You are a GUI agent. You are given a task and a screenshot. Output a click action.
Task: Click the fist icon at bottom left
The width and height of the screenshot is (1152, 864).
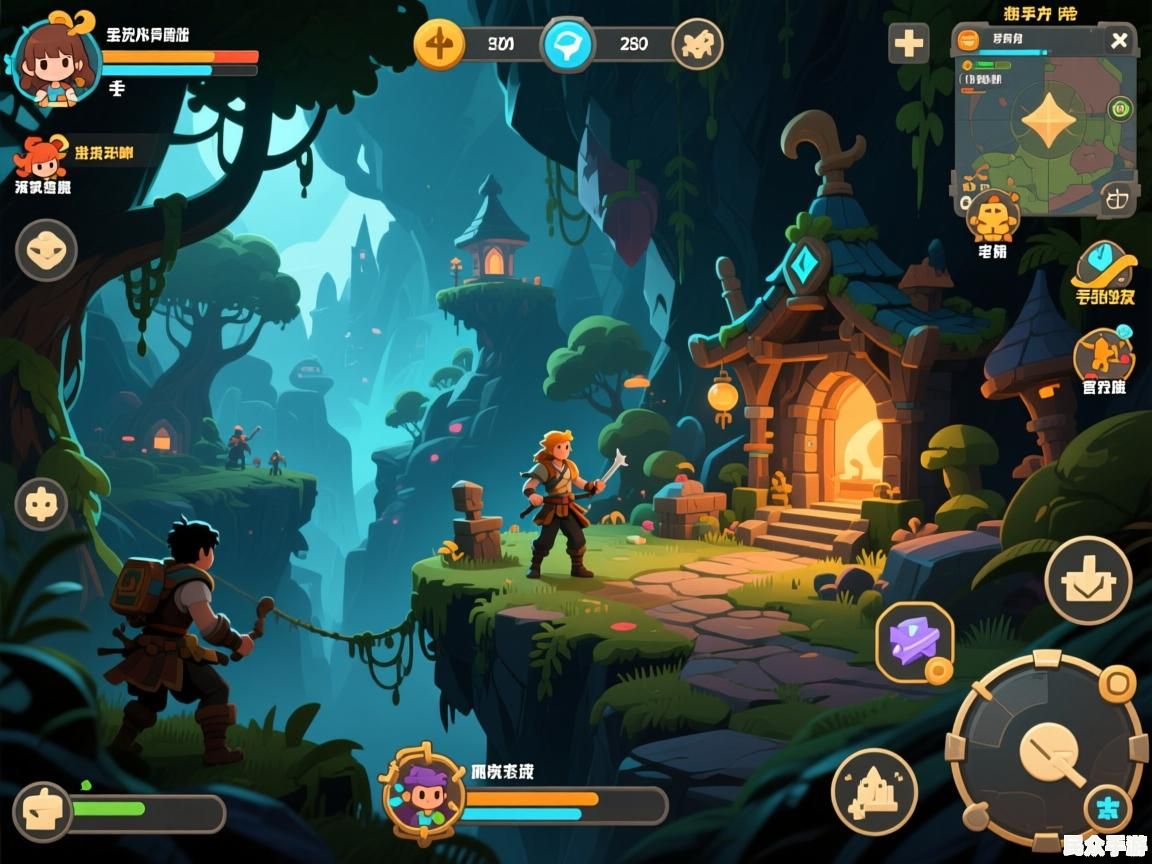tap(42, 810)
